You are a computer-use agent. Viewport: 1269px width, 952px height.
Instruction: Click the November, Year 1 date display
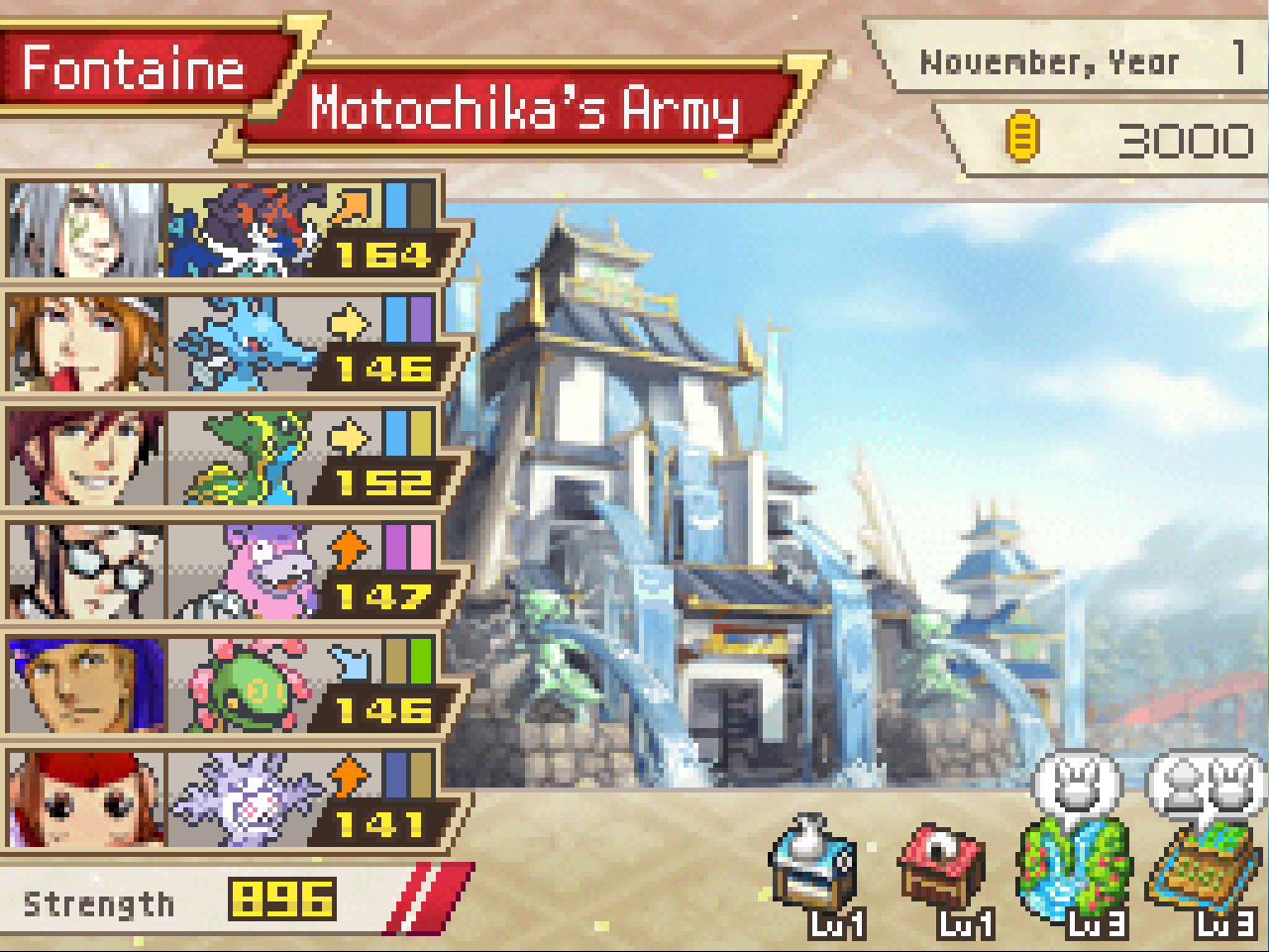point(1050,59)
